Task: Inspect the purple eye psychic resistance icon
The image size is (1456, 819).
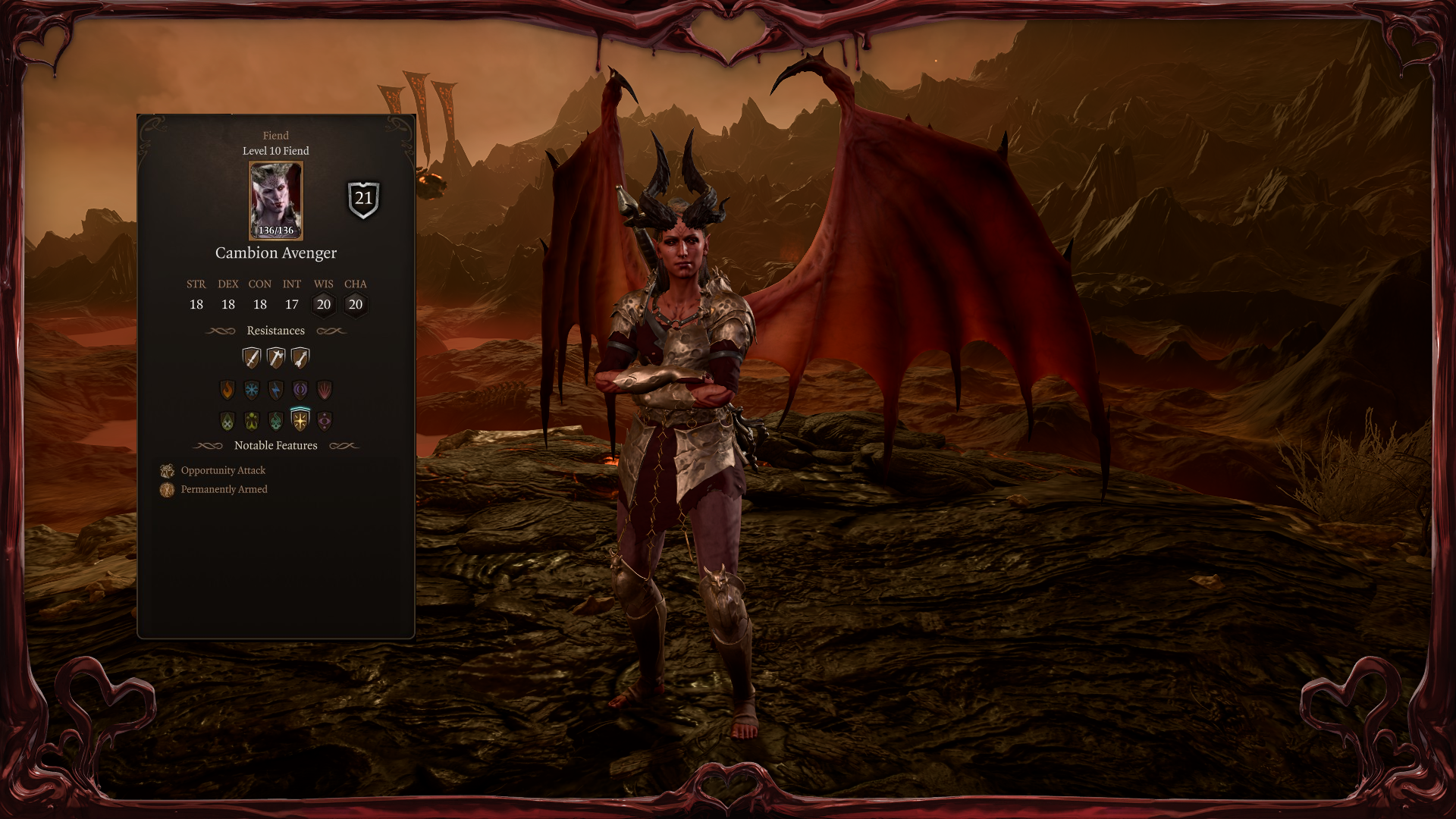Action: point(325,421)
